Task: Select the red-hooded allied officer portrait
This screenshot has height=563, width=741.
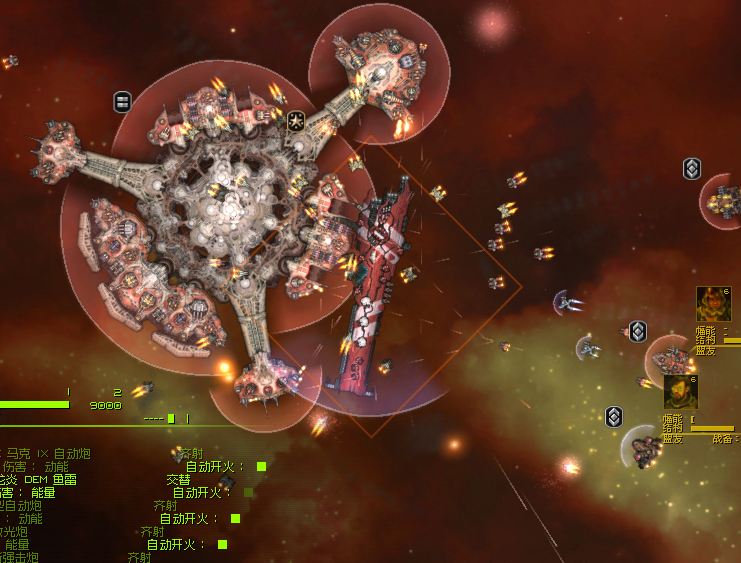Action: [713, 304]
